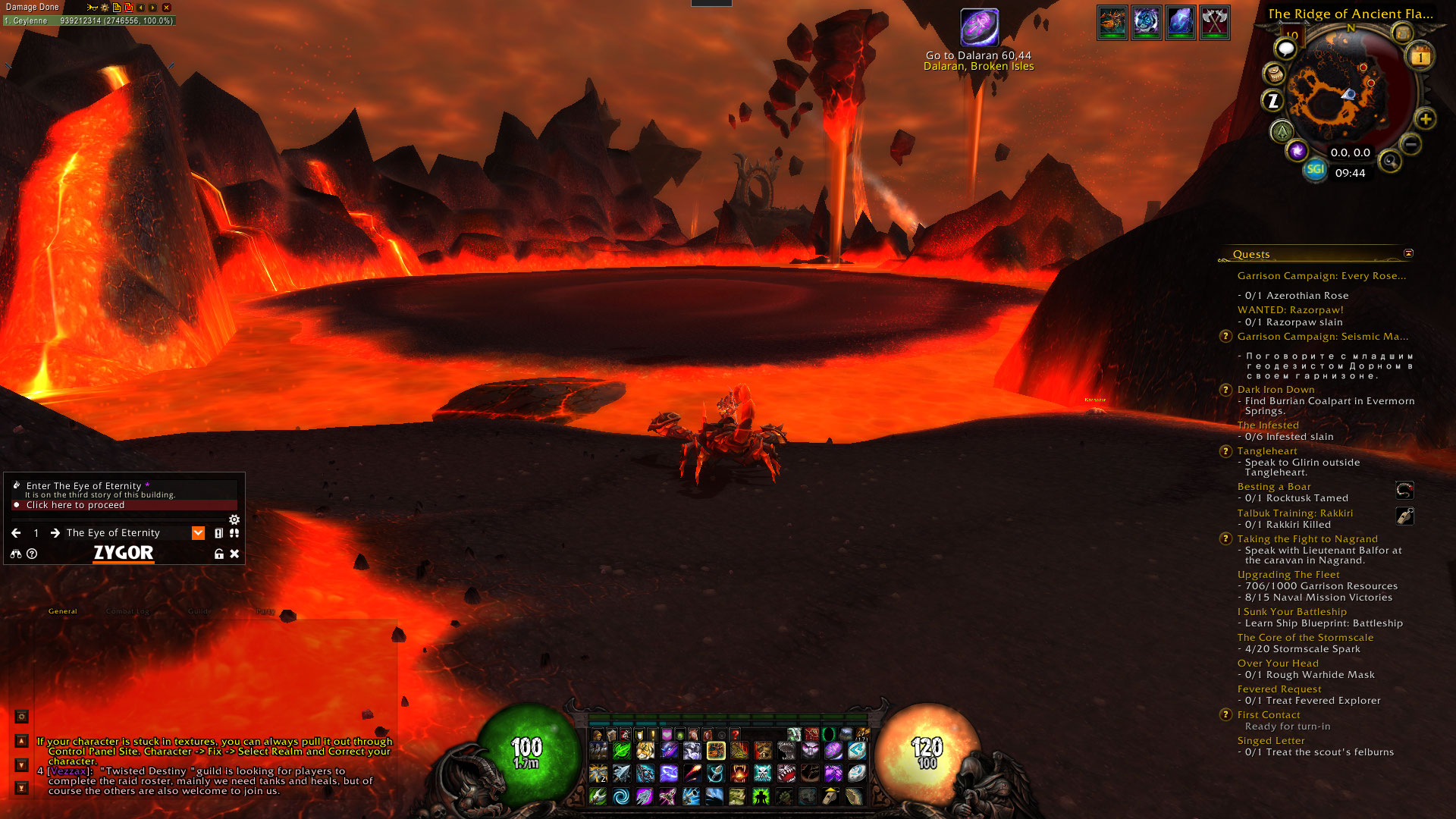This screenshot has height=819, width=1456.
Task: Open the Zygor guide settings gear
Action: point(234,519)
